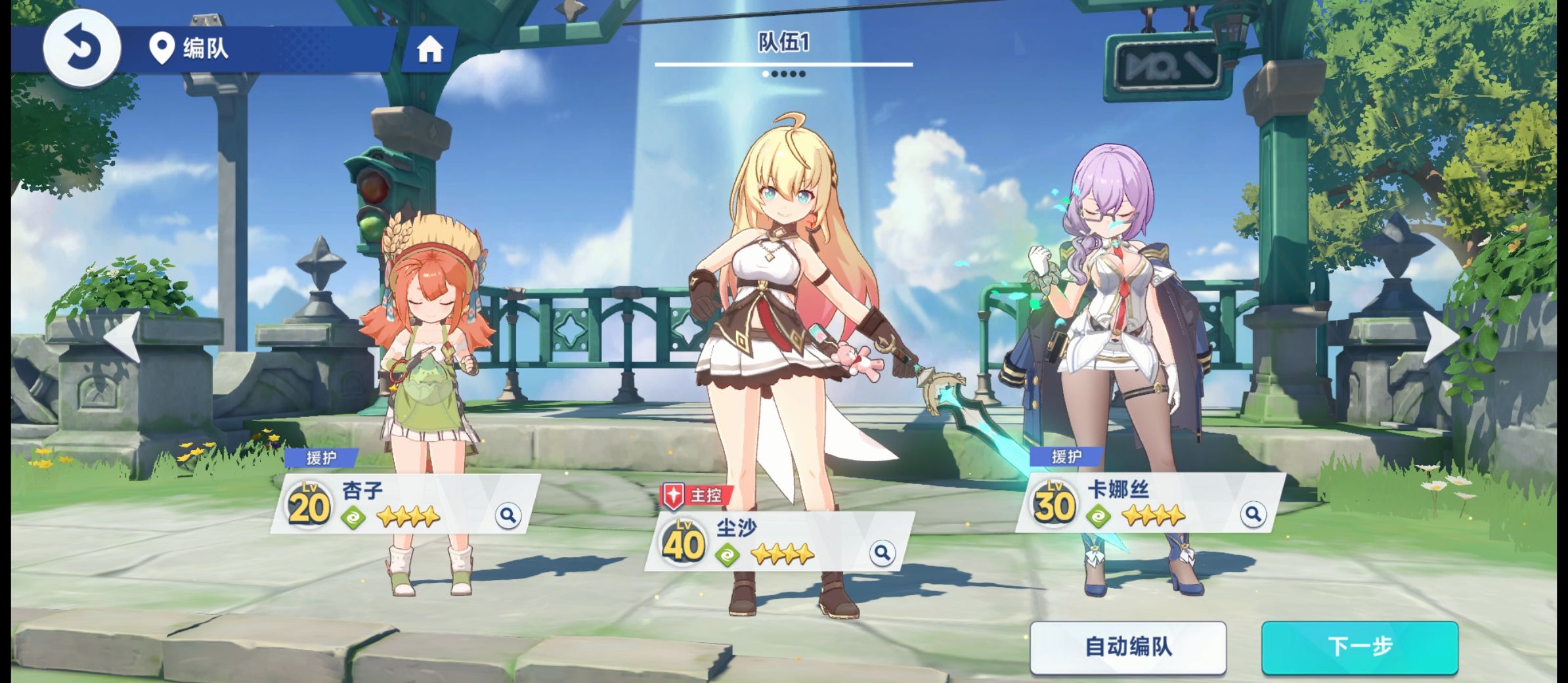
Task: Proceed with the 下一步 button
Action: 1359,647
